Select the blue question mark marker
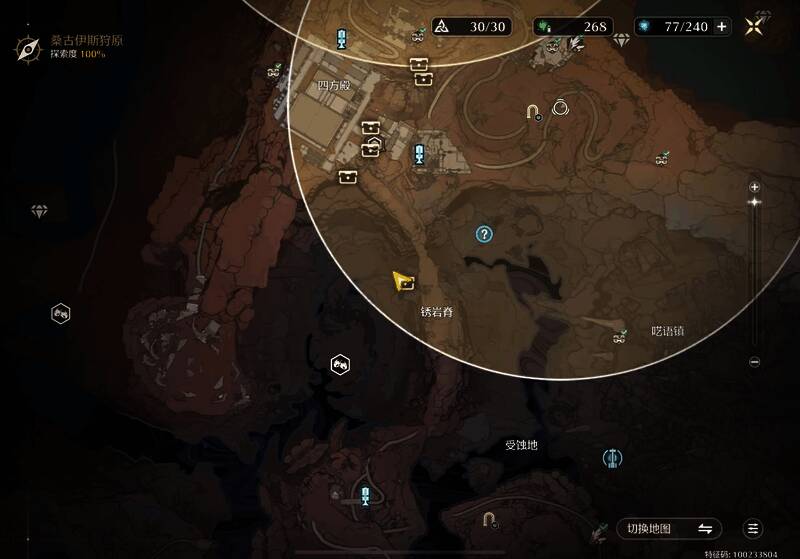 [484, 234]
